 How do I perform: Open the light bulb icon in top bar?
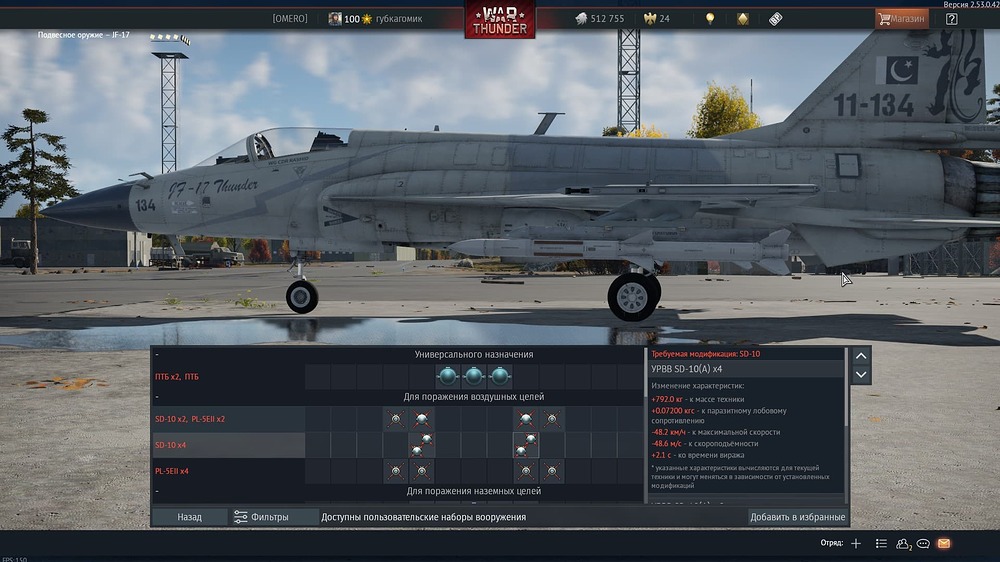710,19
